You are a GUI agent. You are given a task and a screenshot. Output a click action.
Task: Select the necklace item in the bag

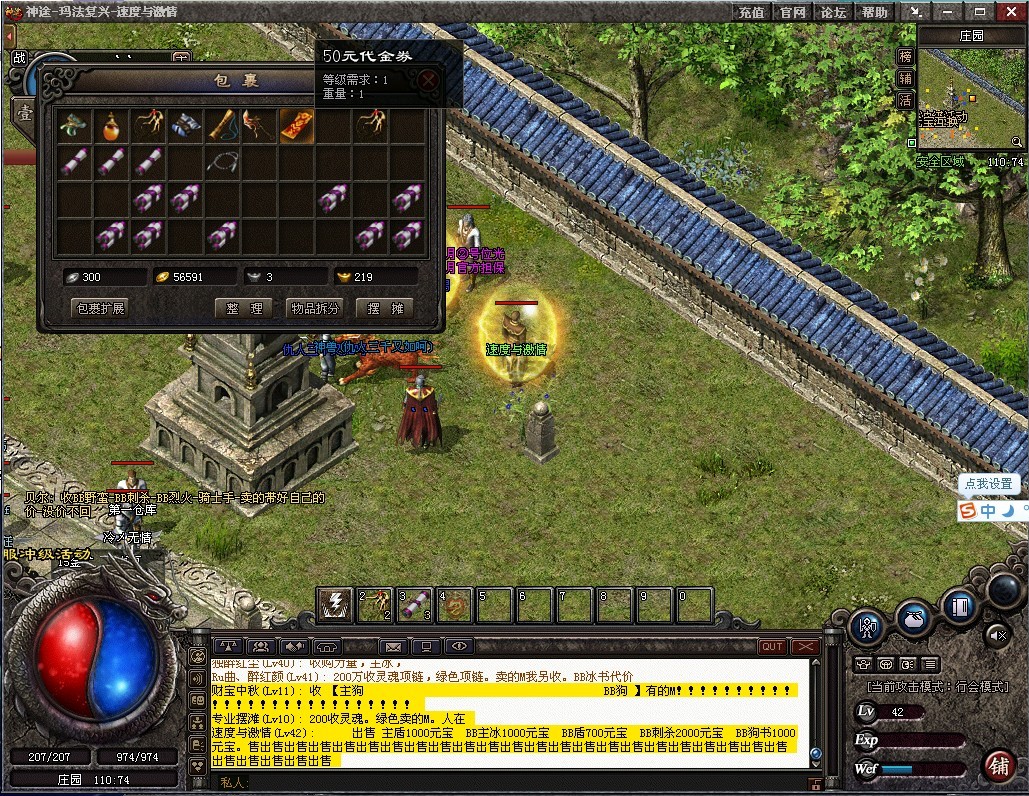[x=223, y=160]
